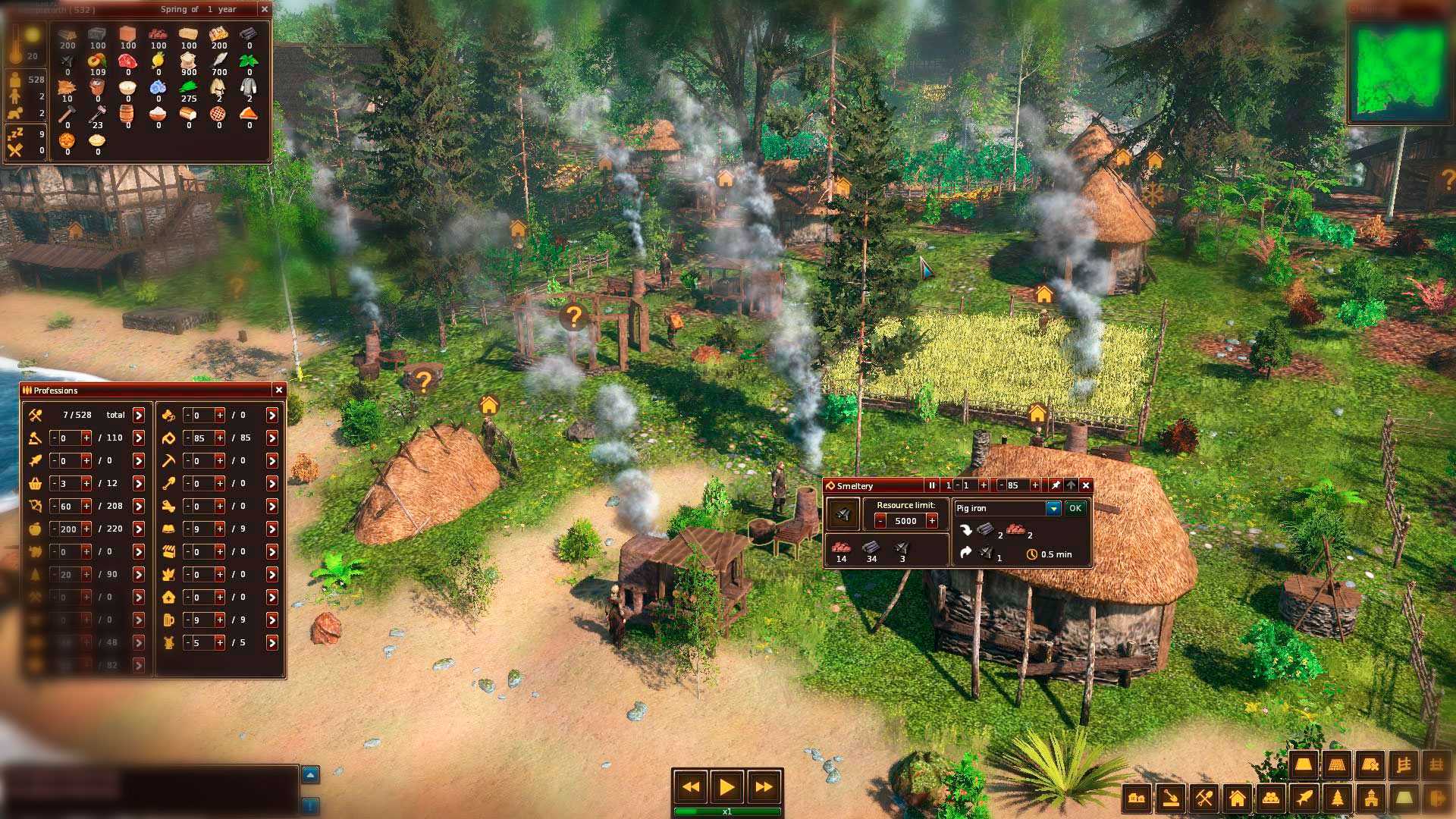This screenshot has width=1456, height=819.
Task: Speed up the game with fast-forward
Action: (763, 787)
